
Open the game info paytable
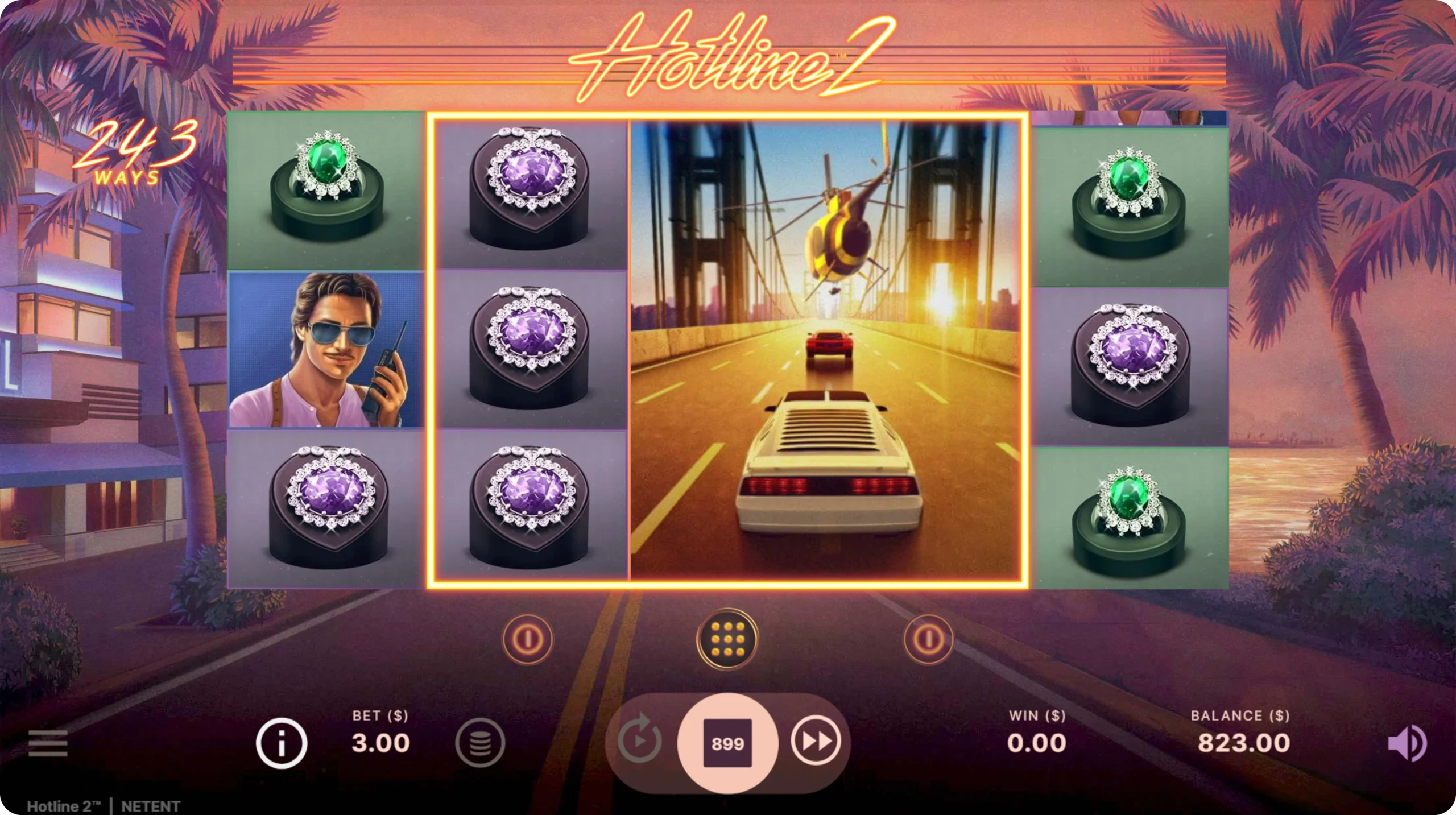coord(281,743)
